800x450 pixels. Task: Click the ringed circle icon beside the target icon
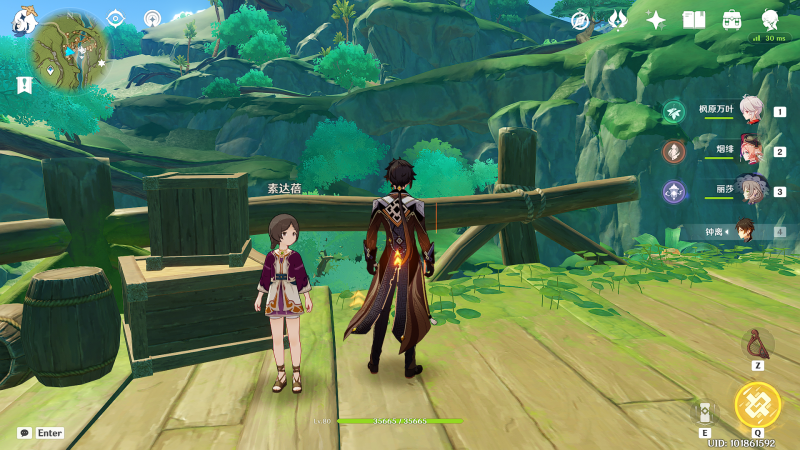(152, 18)
